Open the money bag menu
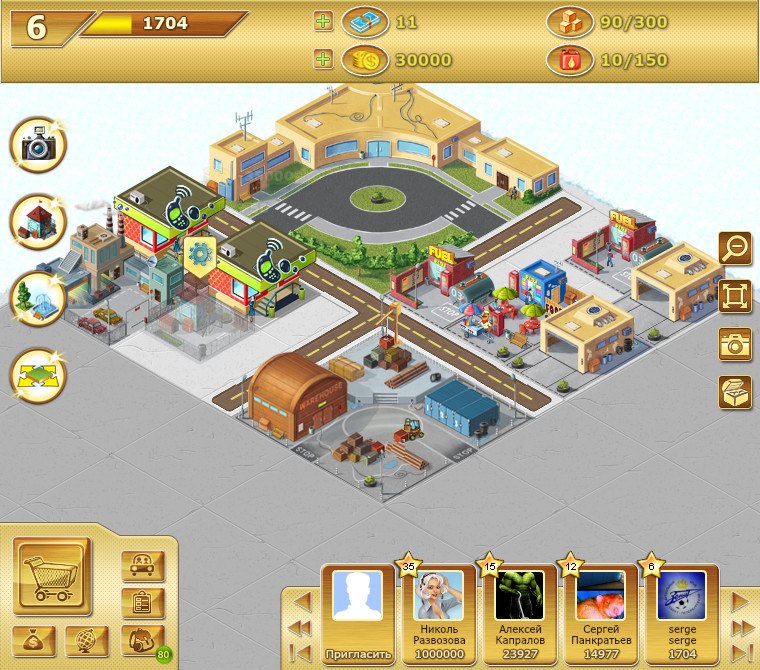 pos(34,640)
